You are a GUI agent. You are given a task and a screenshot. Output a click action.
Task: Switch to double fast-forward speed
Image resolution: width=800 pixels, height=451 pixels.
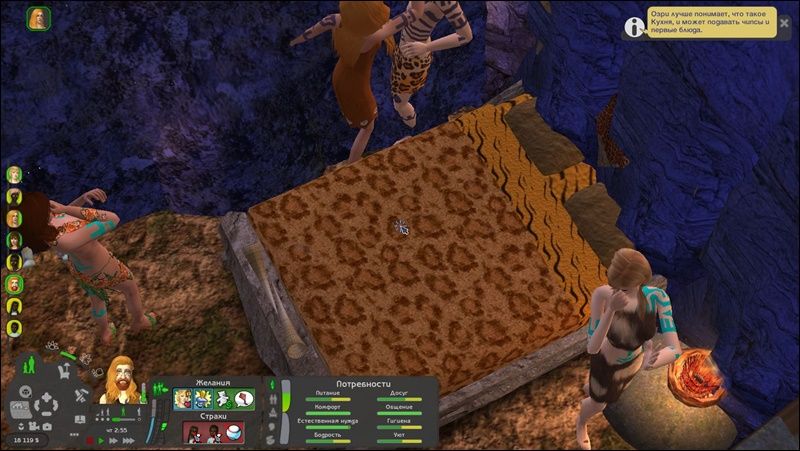(113, 439)
